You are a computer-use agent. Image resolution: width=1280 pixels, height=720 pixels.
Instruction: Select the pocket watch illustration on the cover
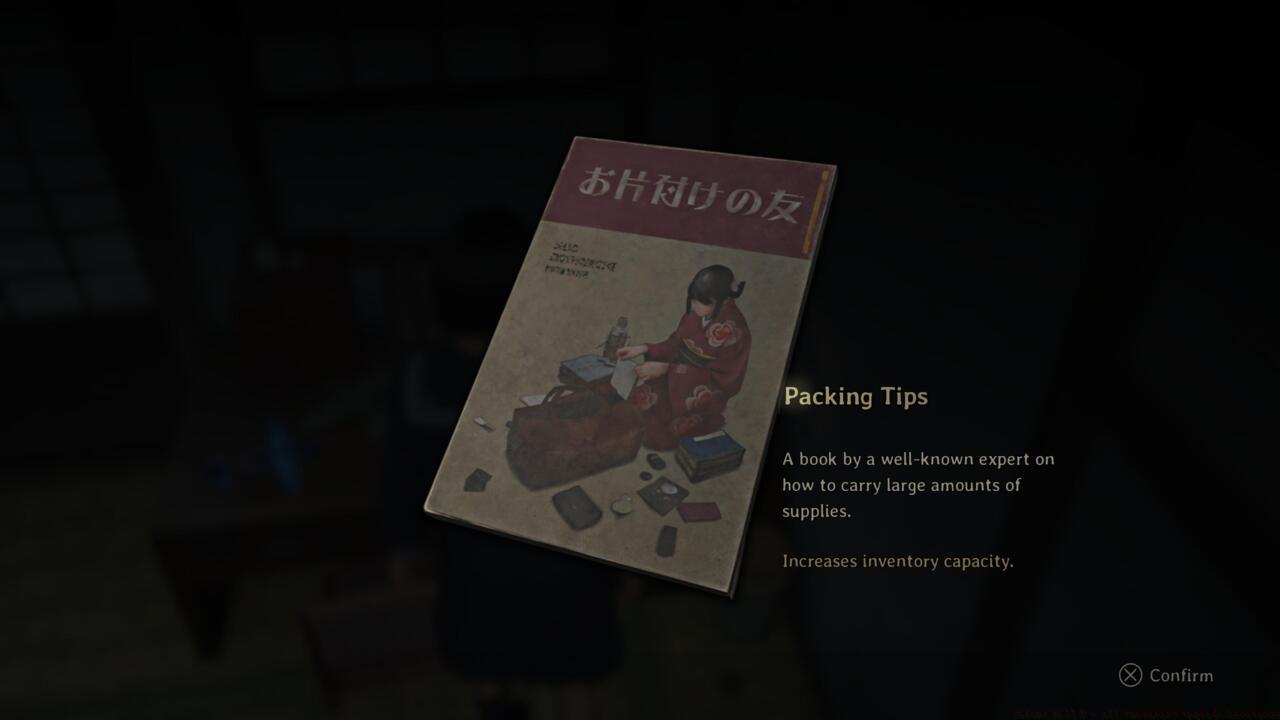tap(622, 506)
